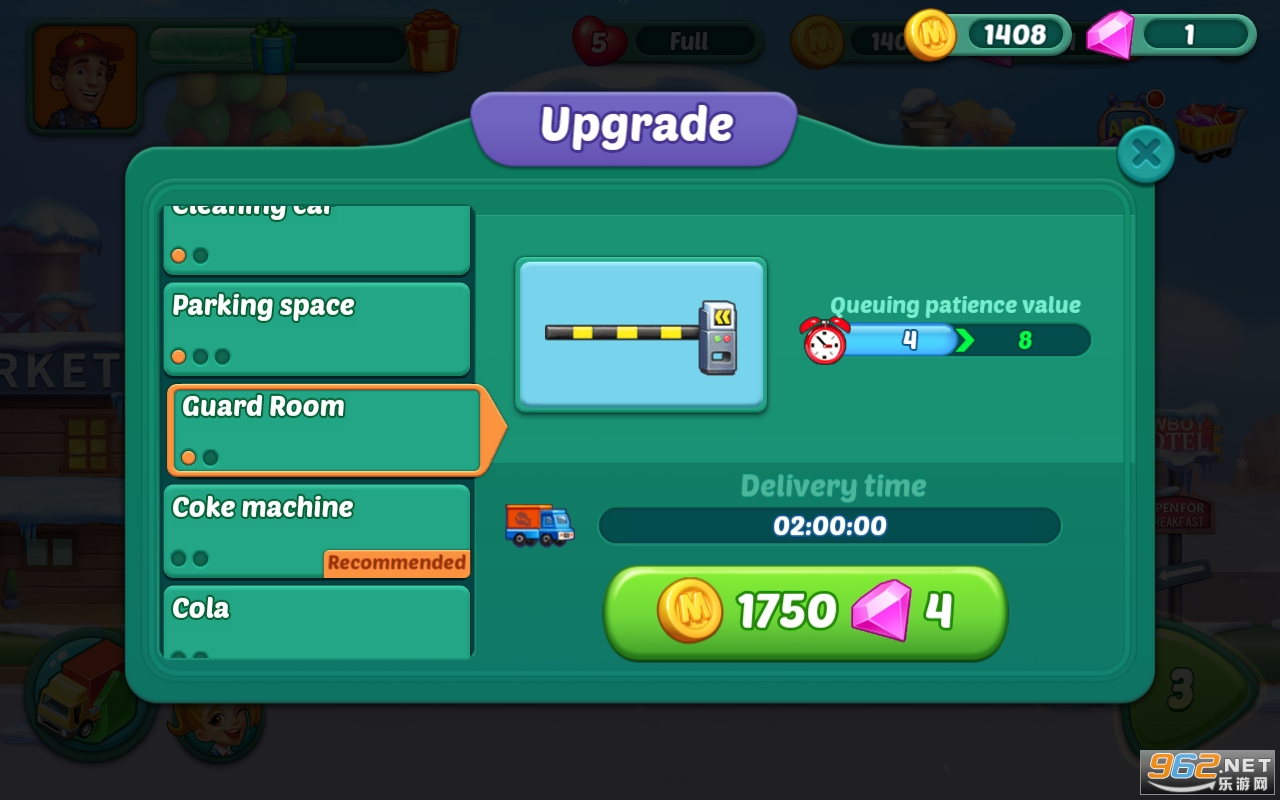Viewport: 1280px width, 800px height.
Task: Buy the upgrade for 1750 coins
Action: pyautogui.click(x=805, y=611)
